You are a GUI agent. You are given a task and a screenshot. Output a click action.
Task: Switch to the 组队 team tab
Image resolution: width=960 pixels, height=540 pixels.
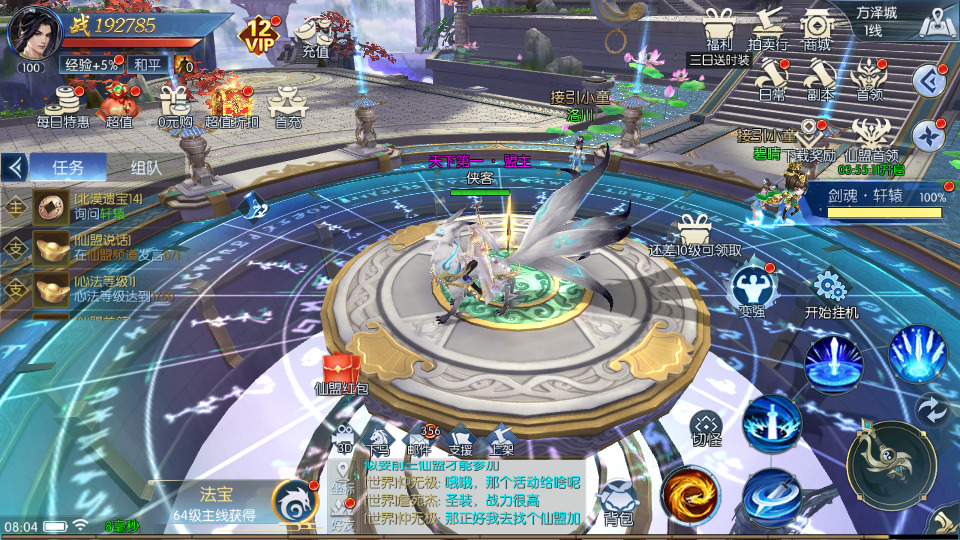coord(146,168)
